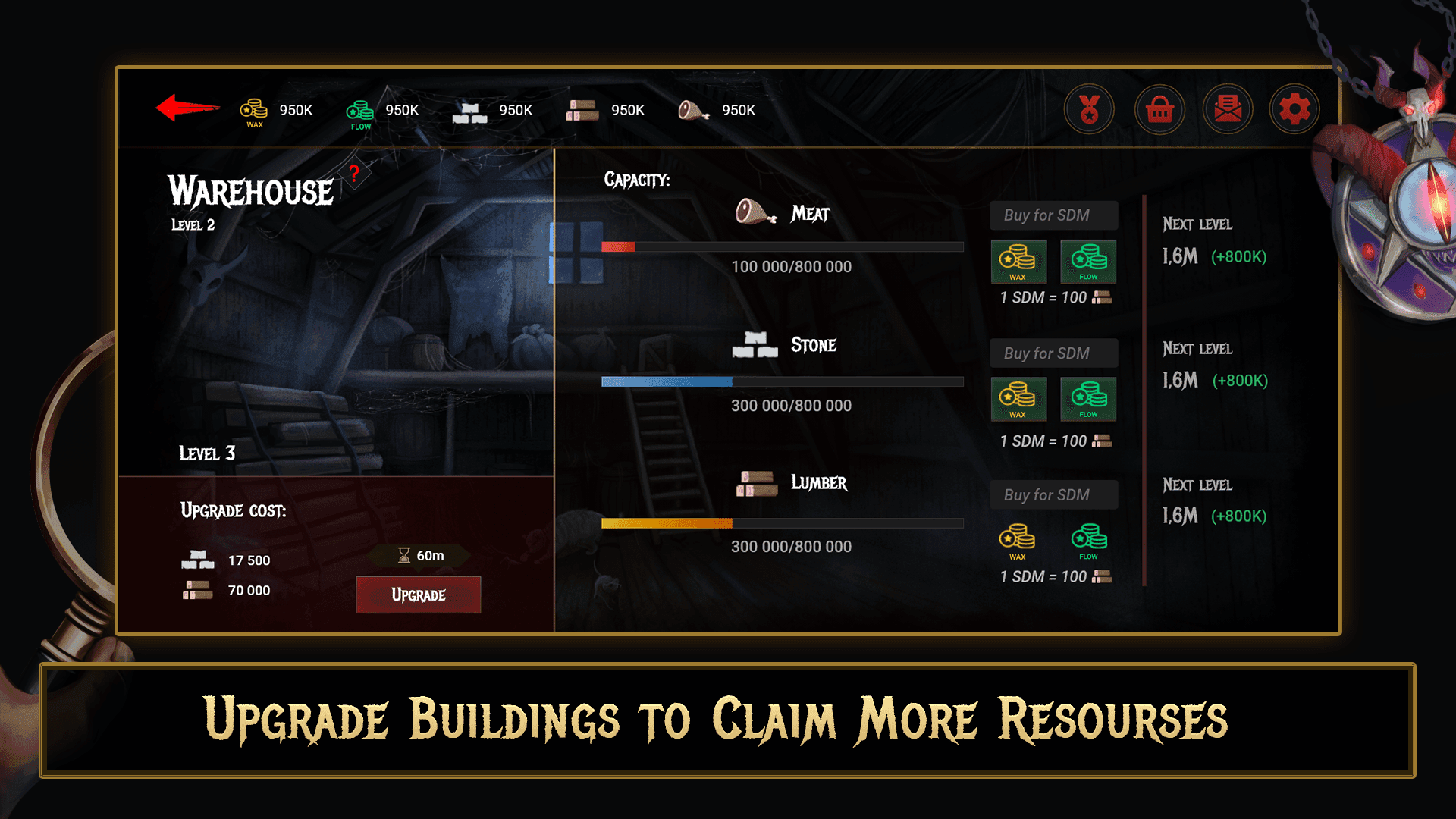The height and width of the screenshot is (819, 1456).
Task: Select Buy for SDM under Meat
Action: pos(1053,215)
